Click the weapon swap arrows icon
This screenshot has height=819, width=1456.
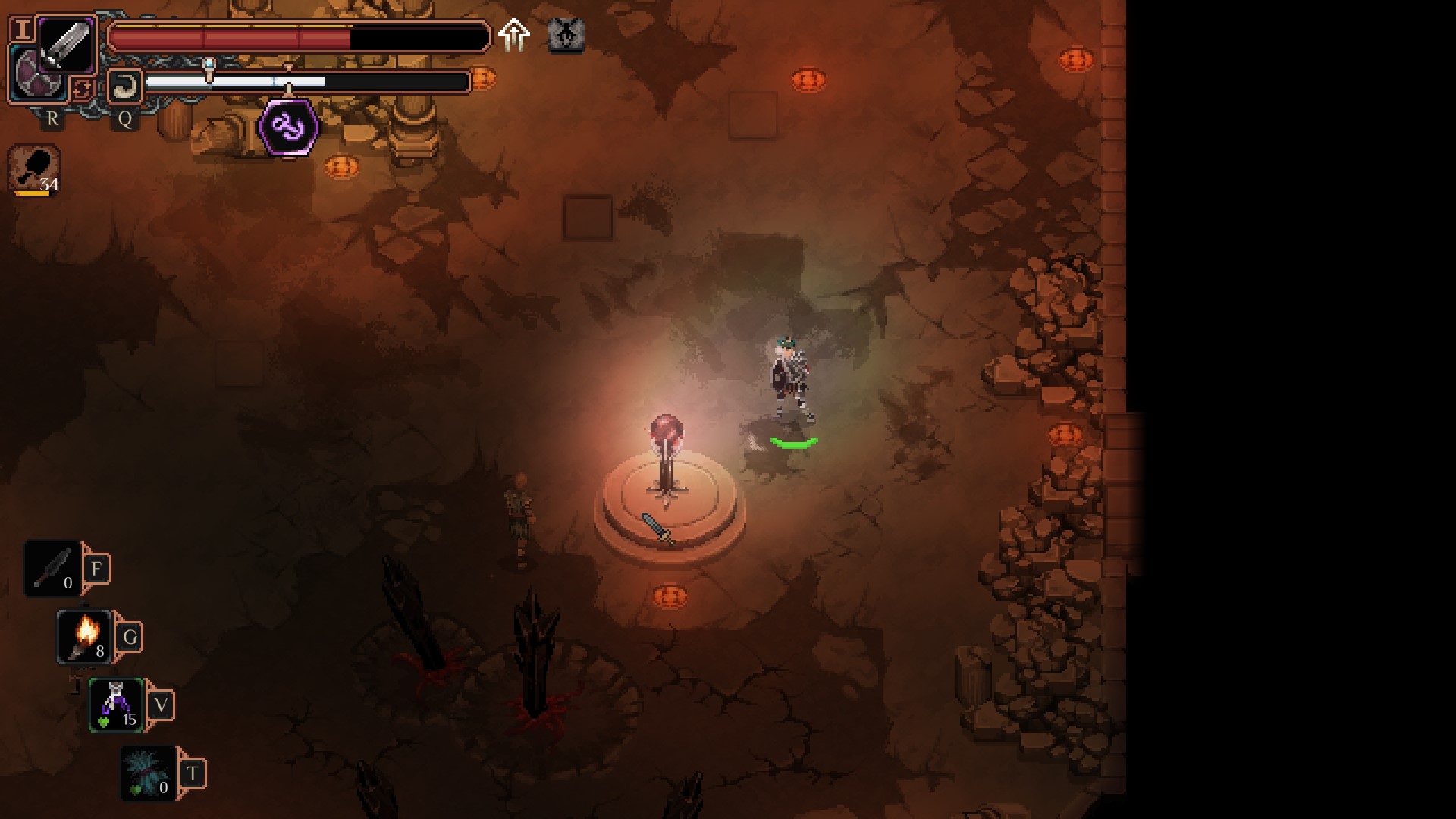[82, 89]
